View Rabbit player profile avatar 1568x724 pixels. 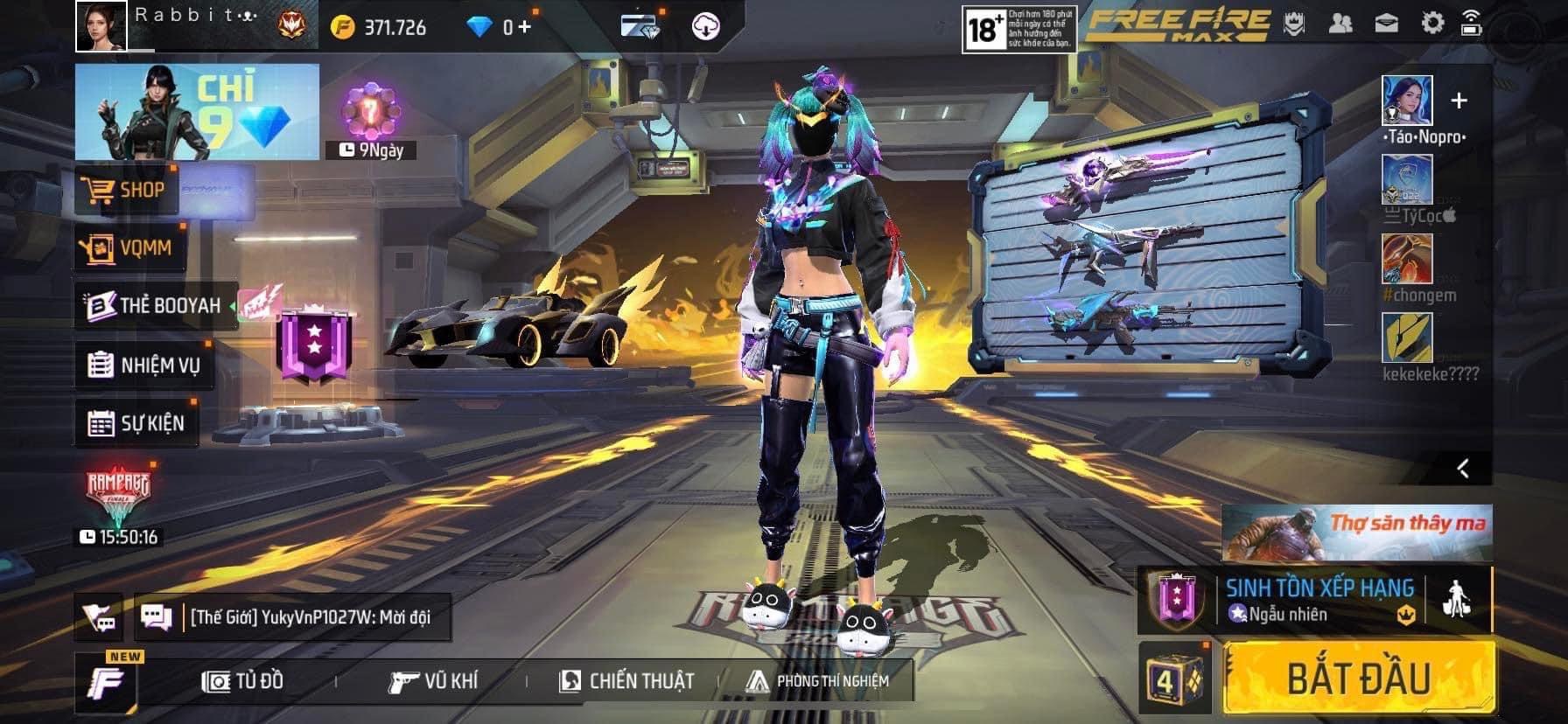click(x=101, y=26)
